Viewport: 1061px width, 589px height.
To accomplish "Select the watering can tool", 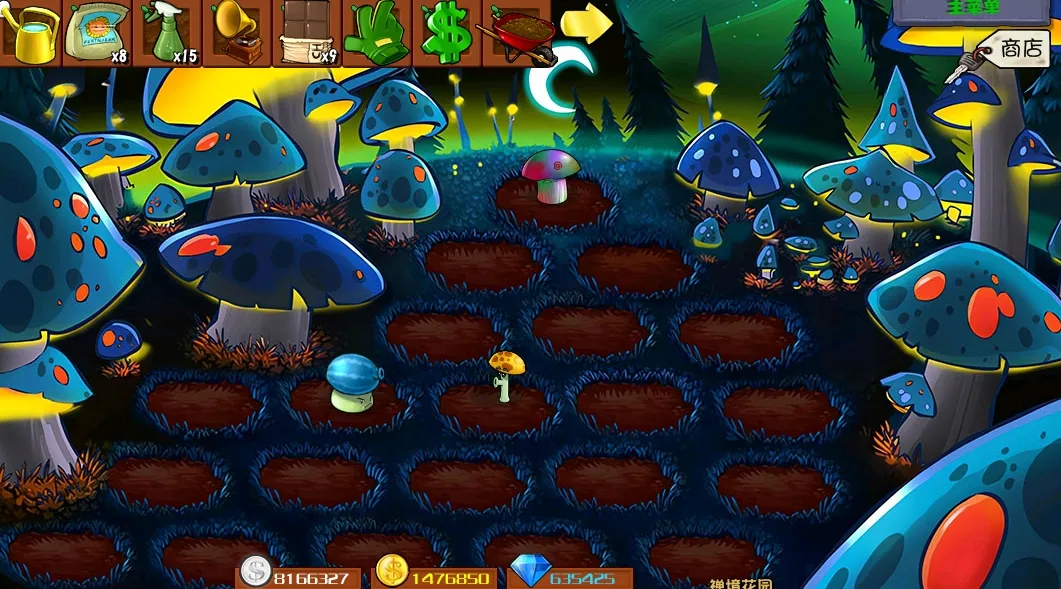I will pyautogui.click(x=32, y=31).
